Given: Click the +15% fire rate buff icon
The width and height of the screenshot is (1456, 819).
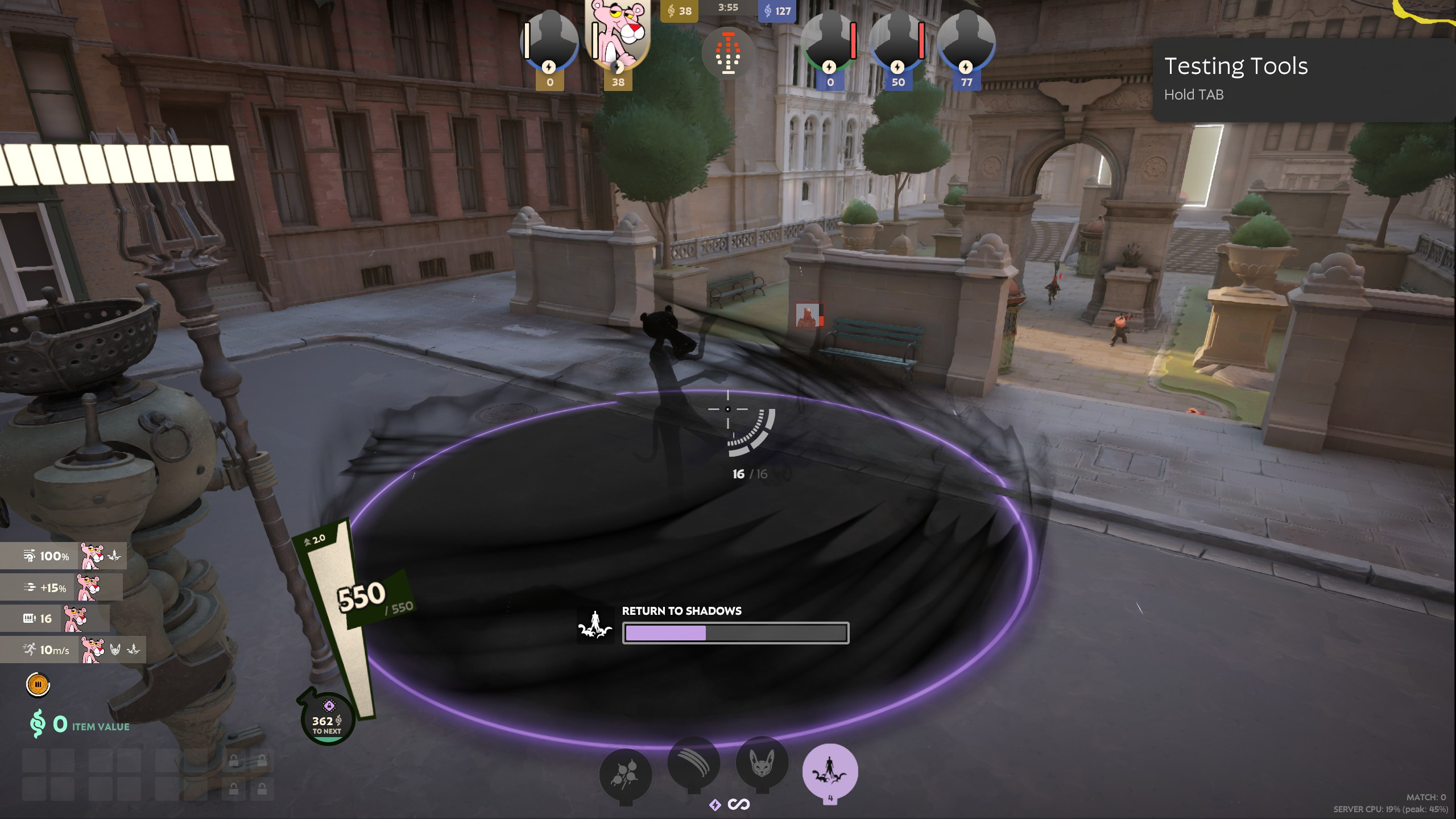Looking at the screenshot, I should pos(30,587).
